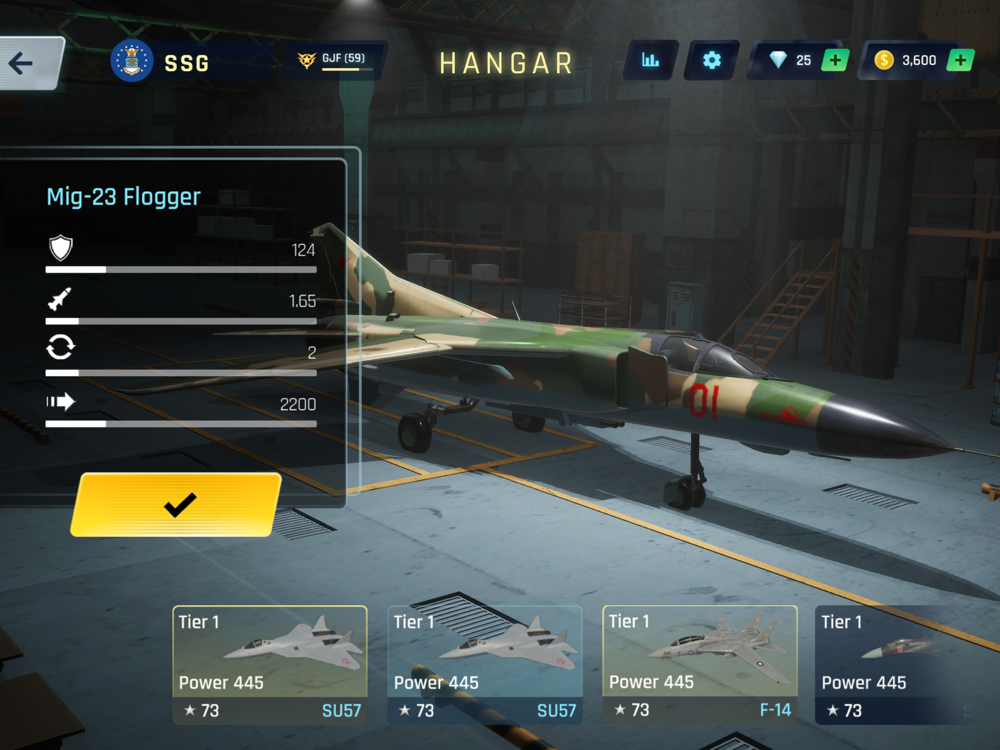Go back with the arrow button
This screenshot has height=750, width=1000.
point(24,63)
